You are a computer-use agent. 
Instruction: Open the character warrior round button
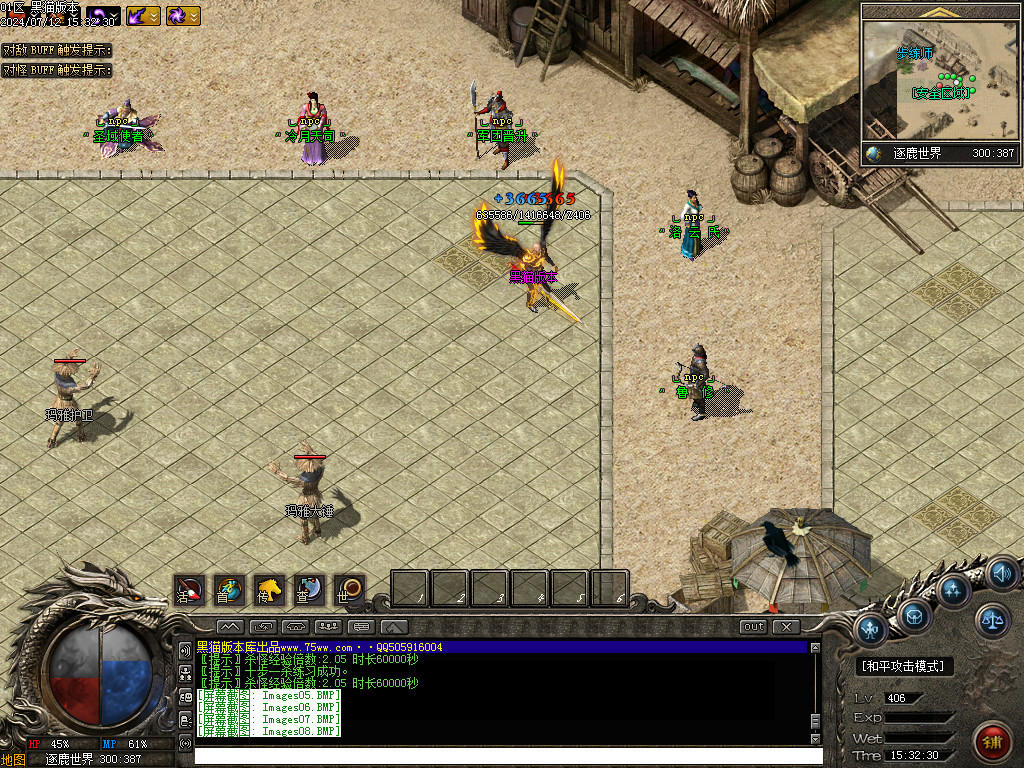[873, 629]
